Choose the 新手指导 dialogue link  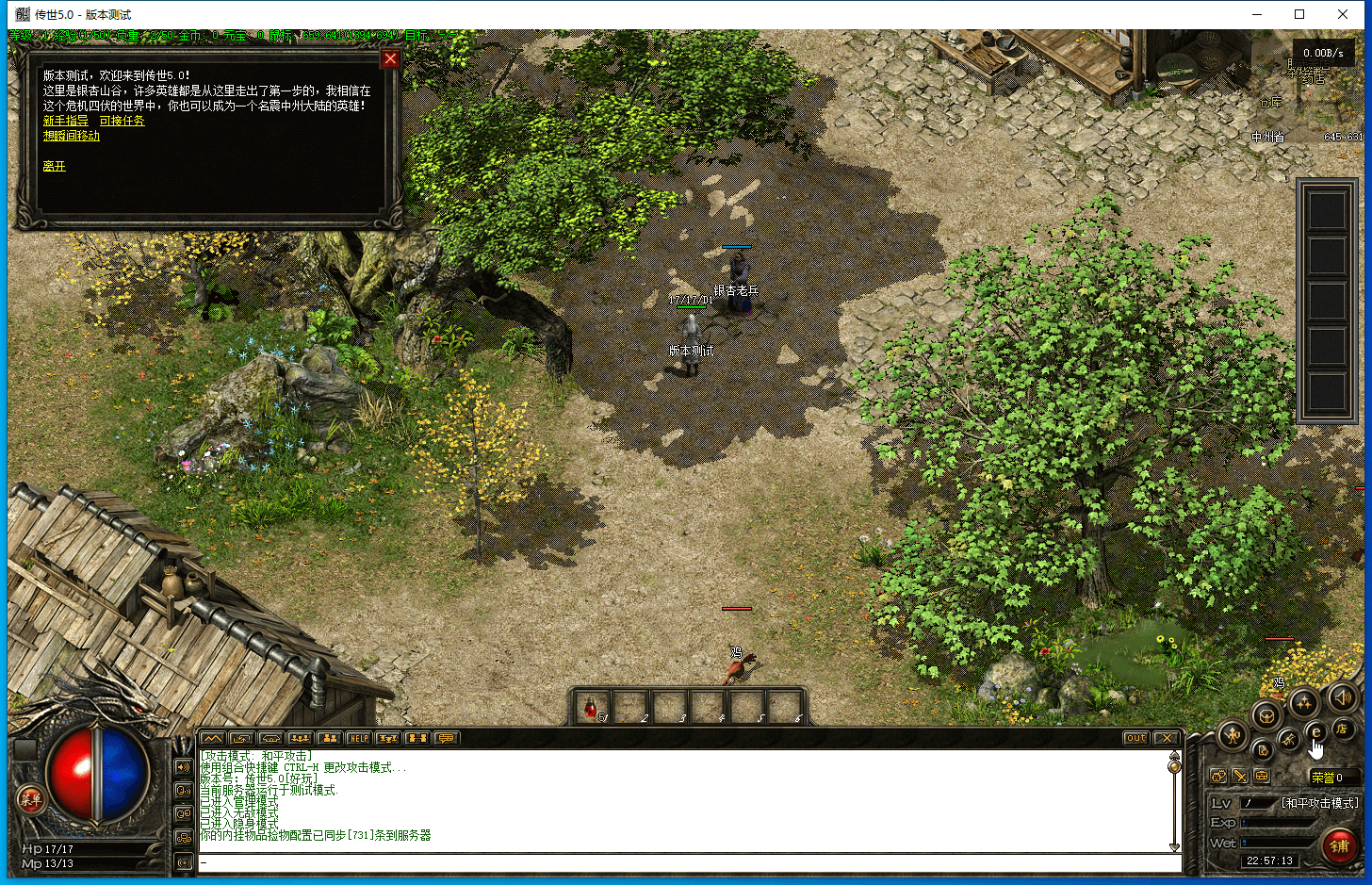click(x=66, y=121)
